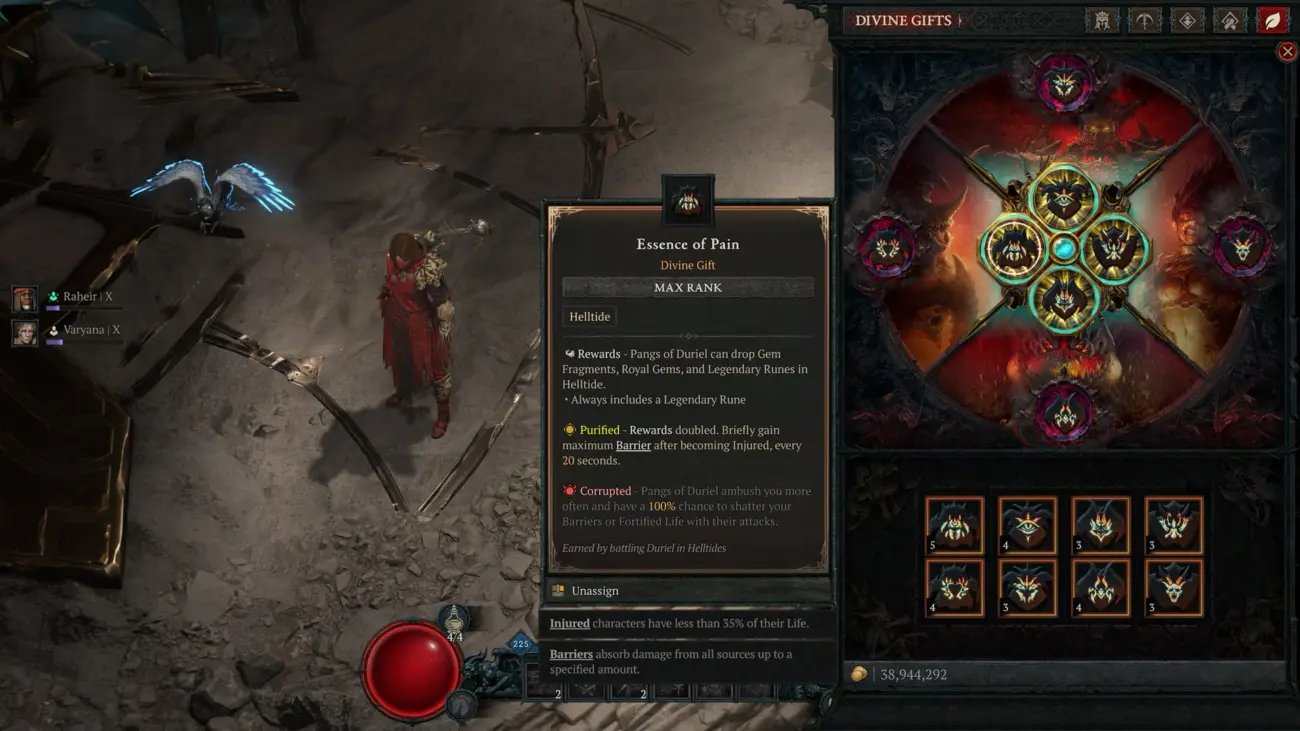
Task: Open the red leaf tab in the header
Action: pos(1274,20)
